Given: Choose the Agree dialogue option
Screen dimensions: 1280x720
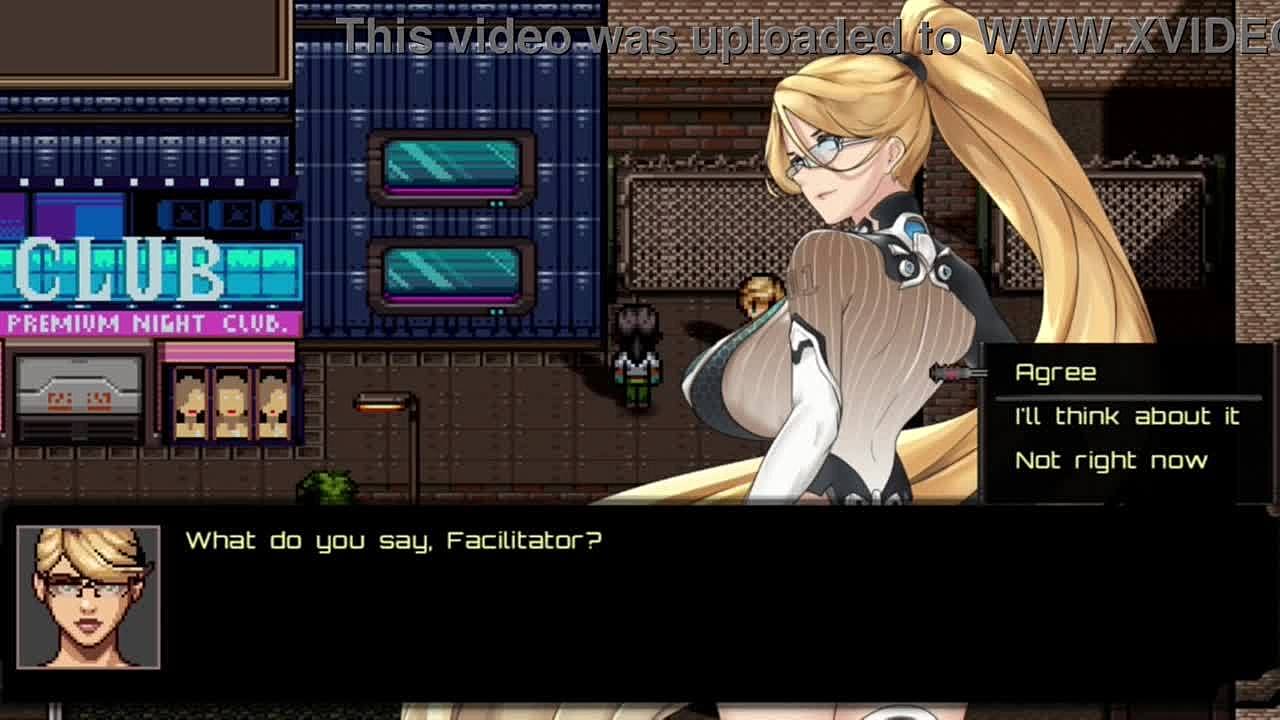Looking at the screenshot, I should tap(1055, 373).
